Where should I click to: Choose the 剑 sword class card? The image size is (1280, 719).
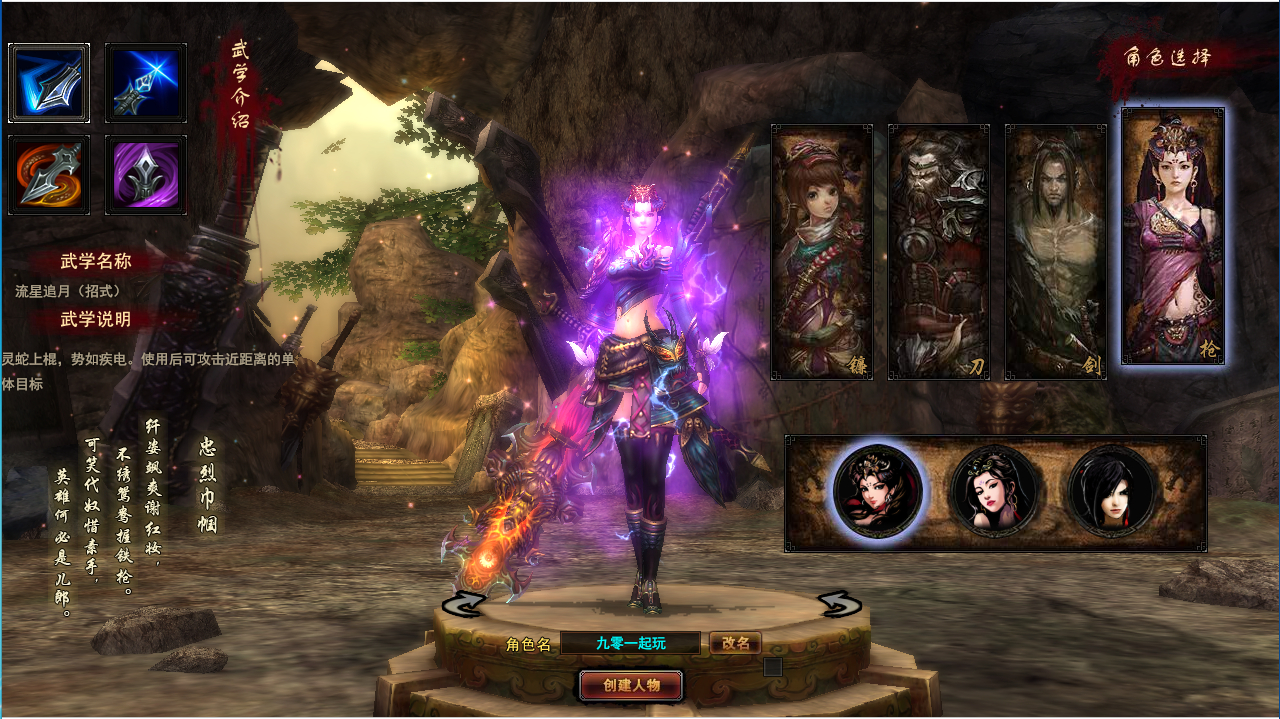[1055, 252]
